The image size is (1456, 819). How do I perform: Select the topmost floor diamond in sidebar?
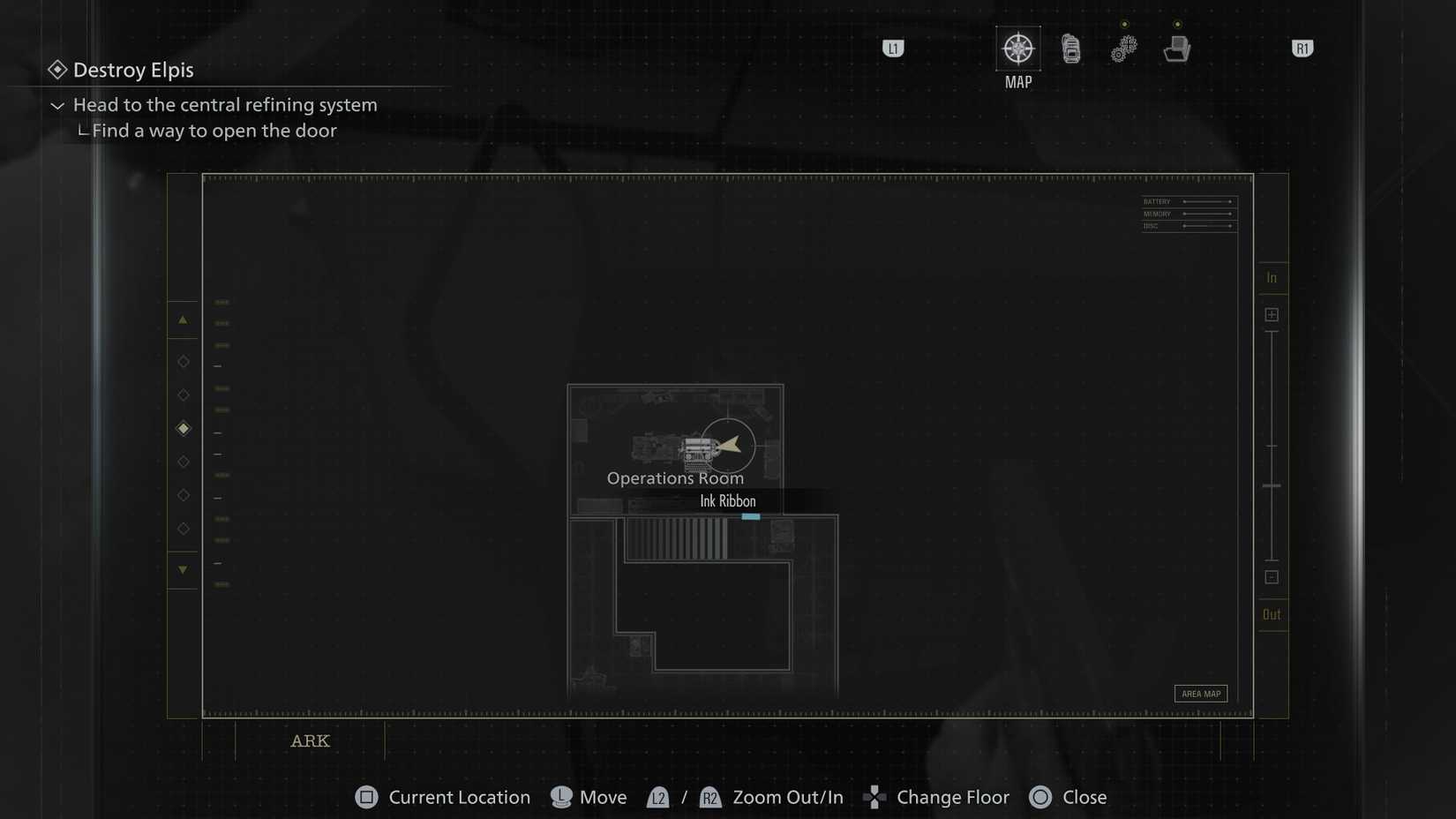184,361
